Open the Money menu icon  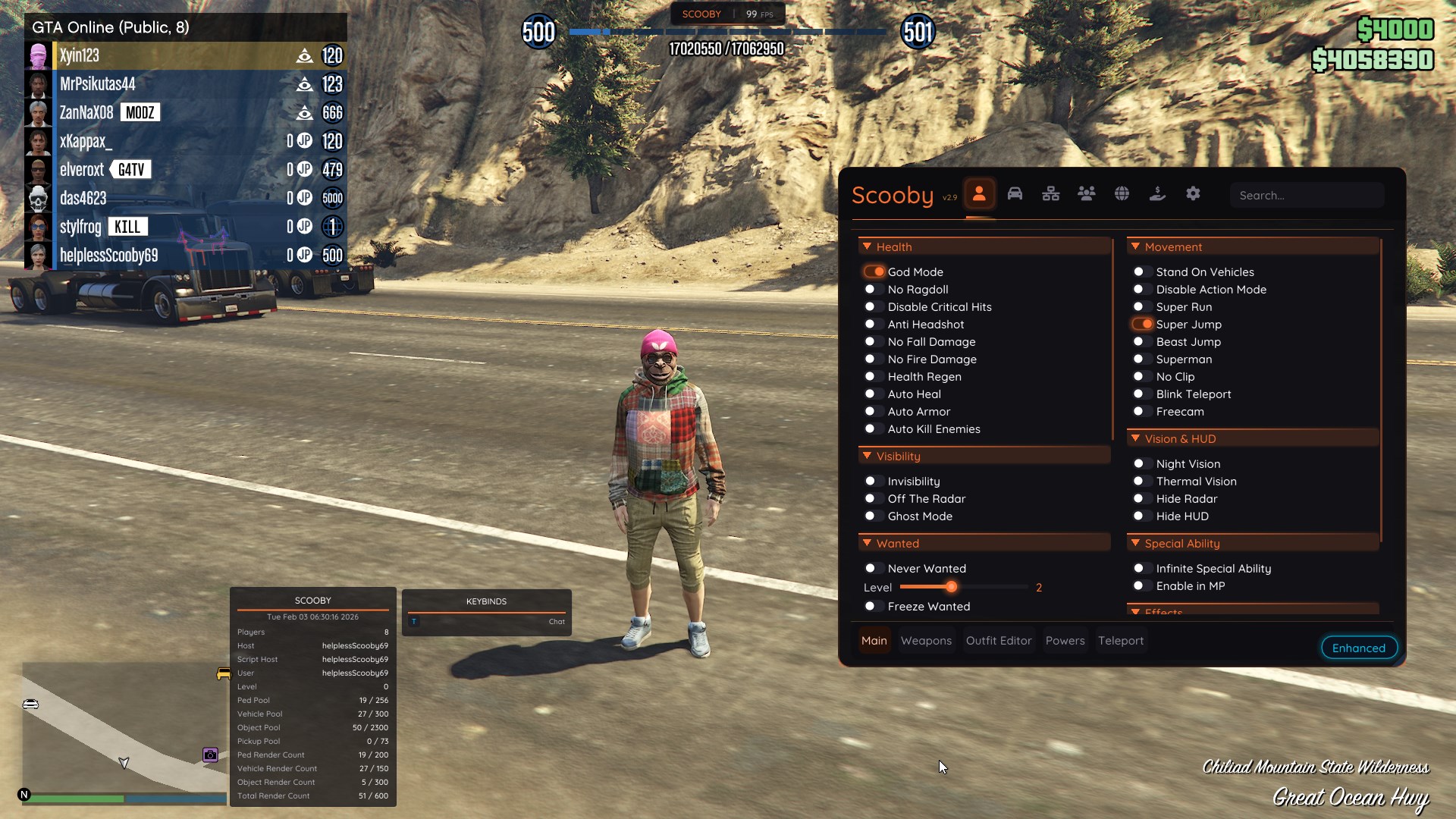[1158, 193]
